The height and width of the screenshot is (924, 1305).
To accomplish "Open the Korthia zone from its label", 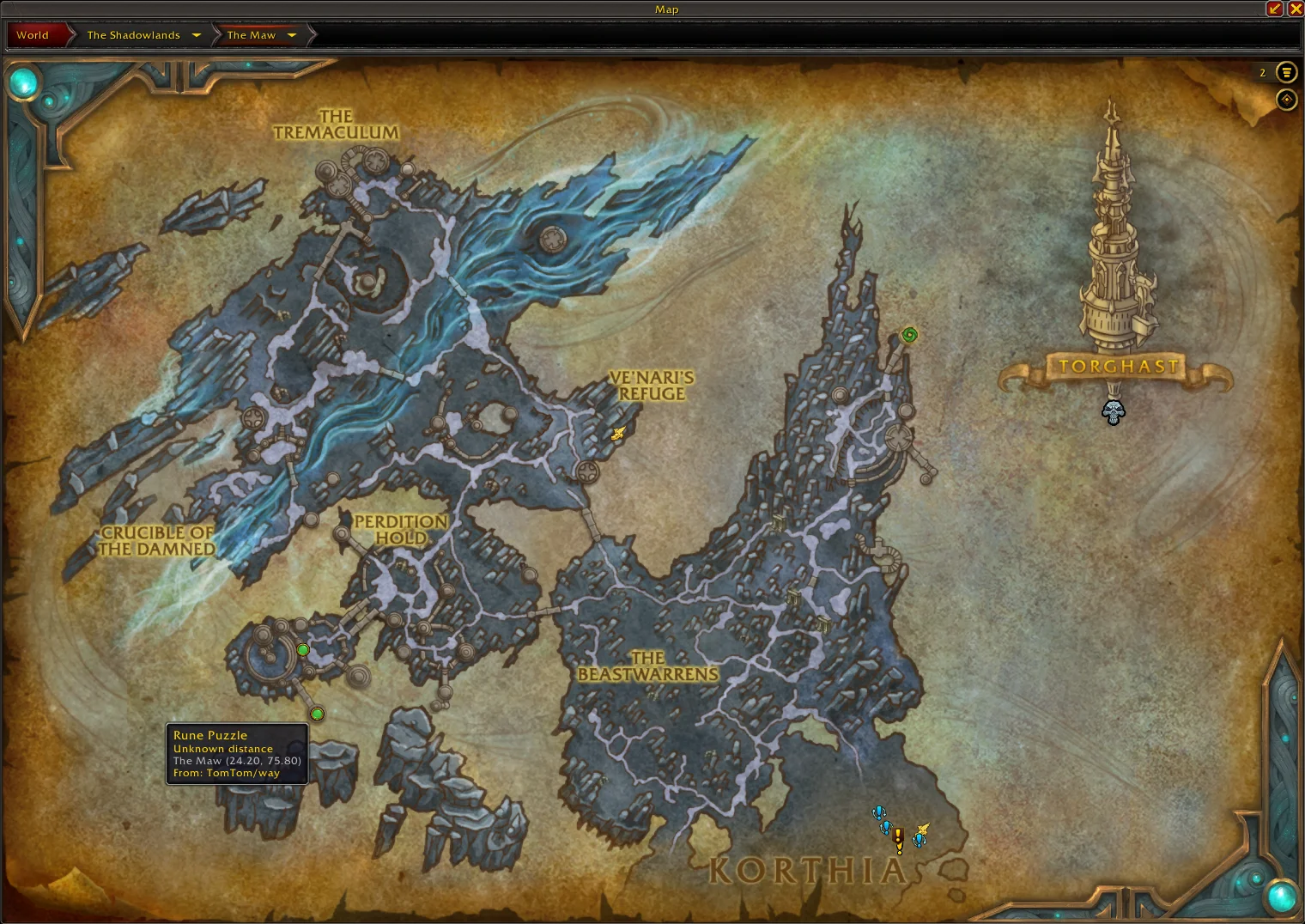I will [x=807, y=871].
